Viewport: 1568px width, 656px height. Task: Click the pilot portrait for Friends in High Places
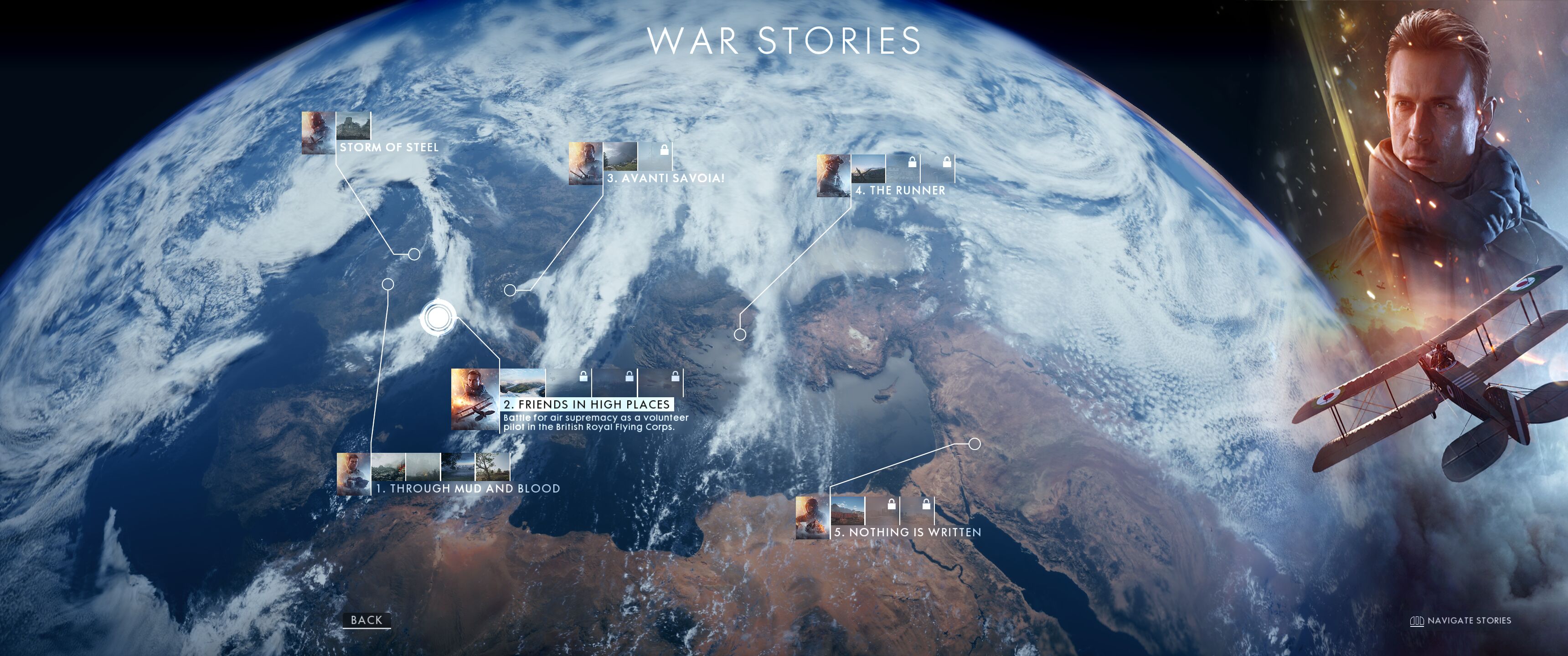click(x=475, y=399)
